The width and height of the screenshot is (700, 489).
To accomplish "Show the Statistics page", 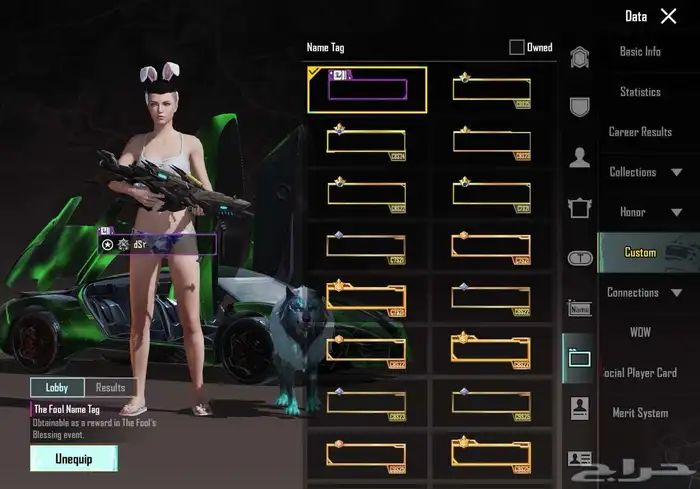I will [x=640, y=92].
